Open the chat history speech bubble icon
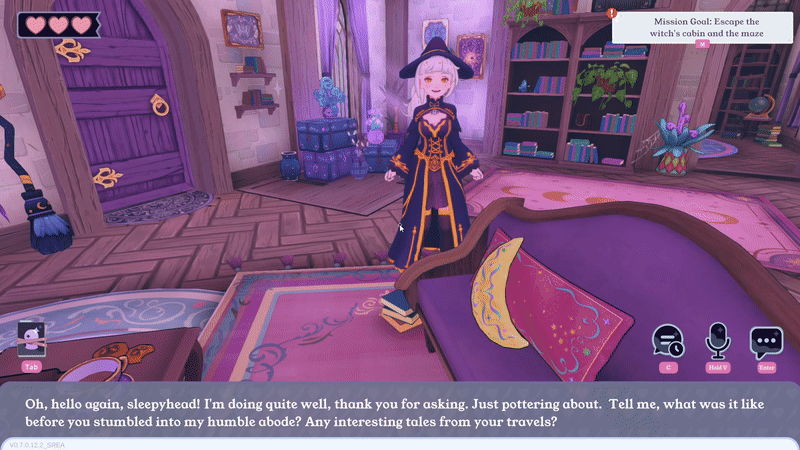The height and width of the screenshot is (450, 800). click(667, 342)
